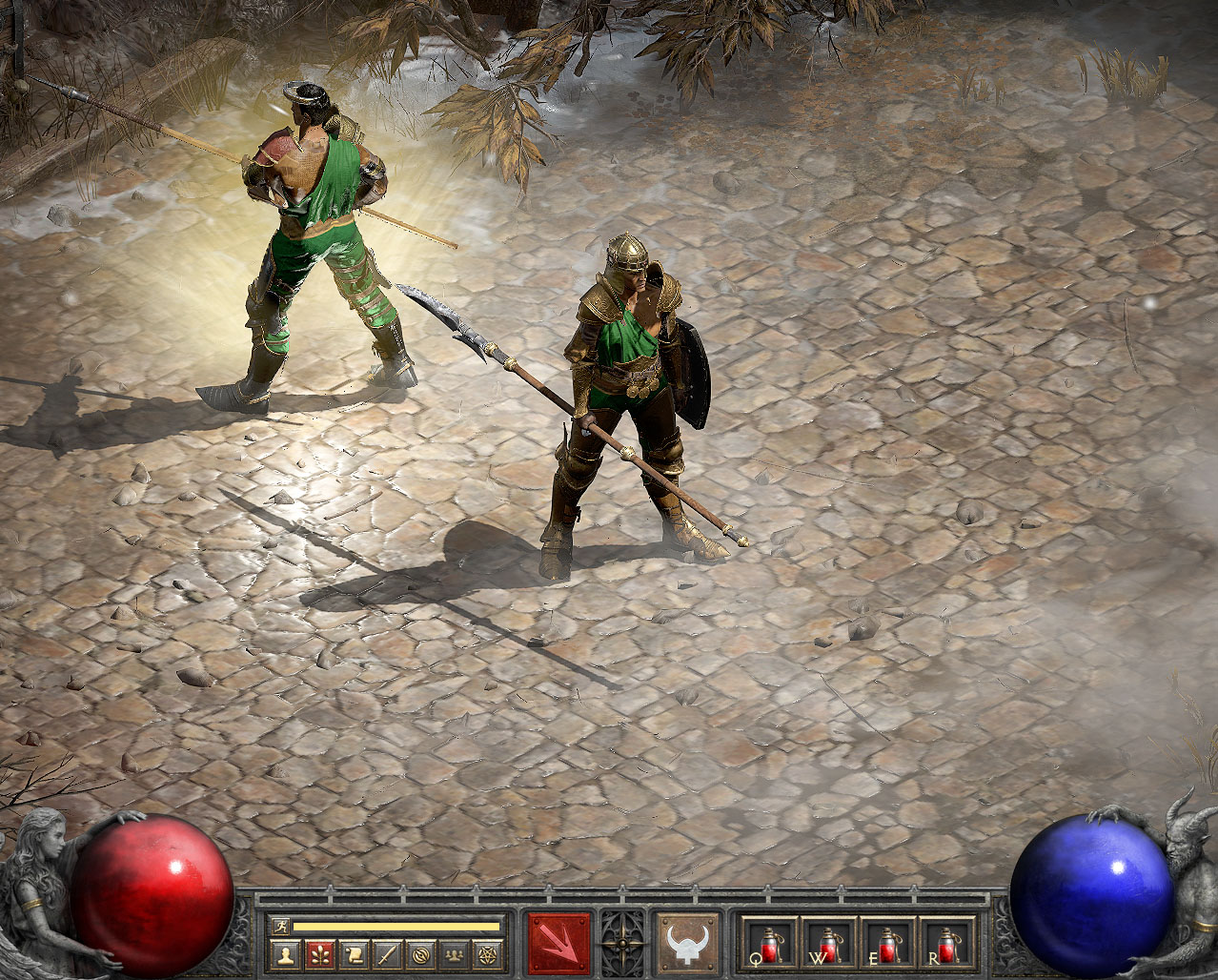
Task: Use the healing potion in slot Q
Action: (770, 944)
